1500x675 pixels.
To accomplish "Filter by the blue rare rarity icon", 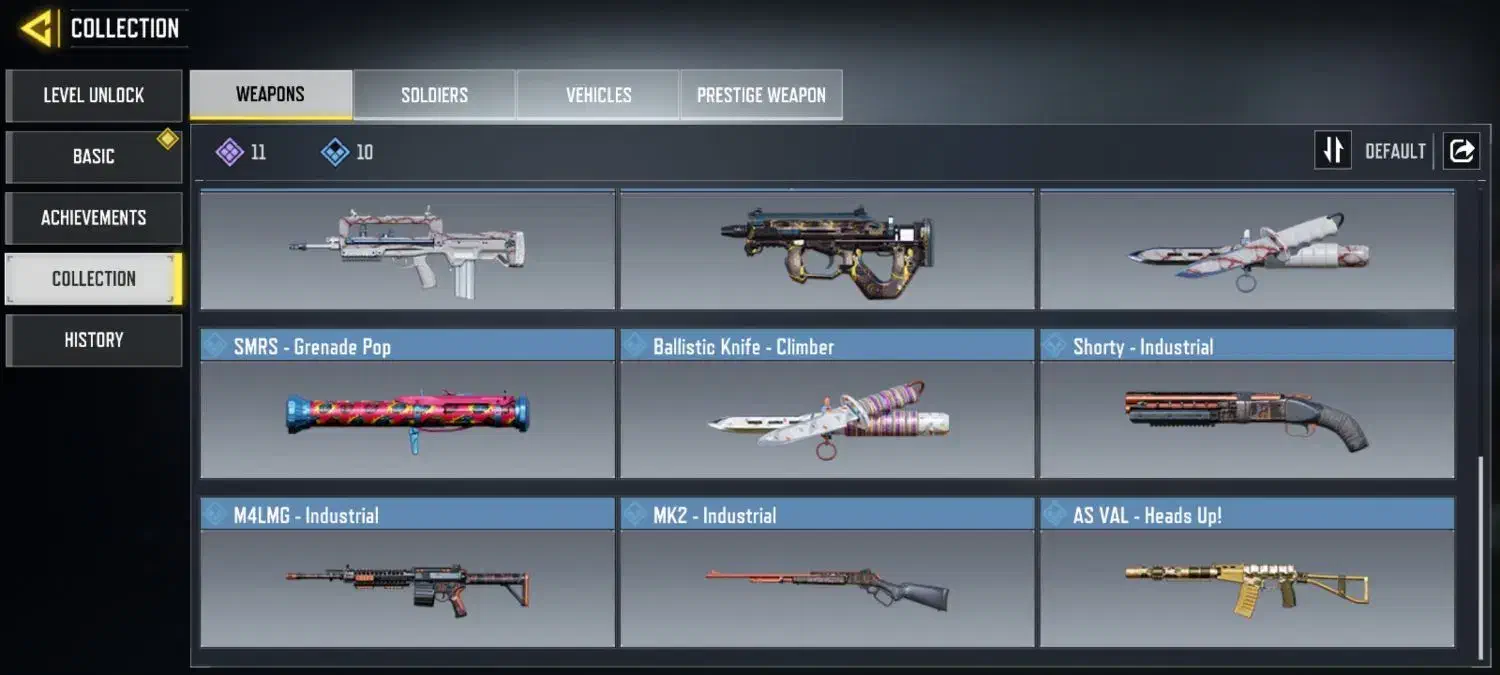I will tap(335, 152).
